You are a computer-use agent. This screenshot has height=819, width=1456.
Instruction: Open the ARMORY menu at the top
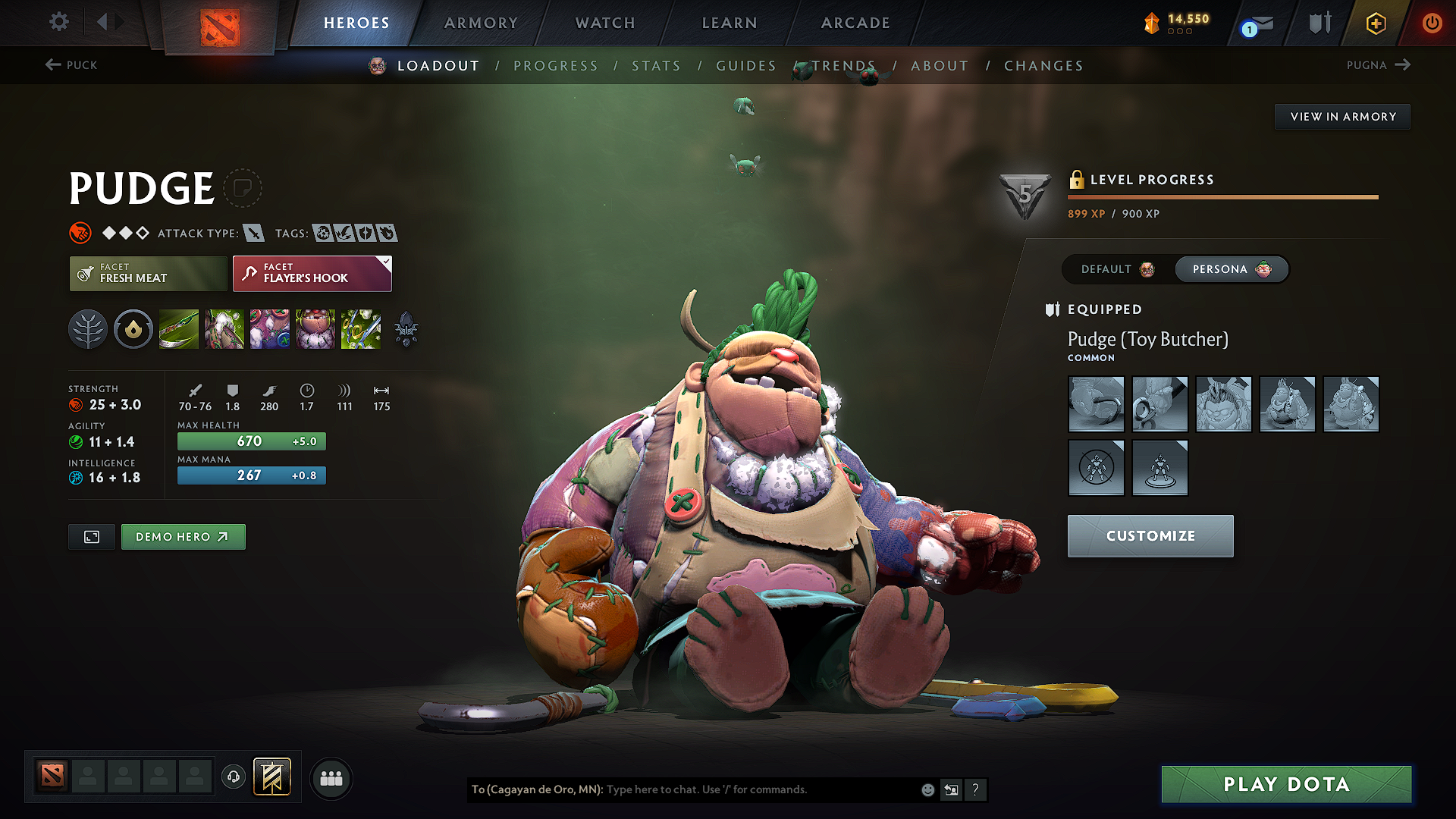point(481,23)
